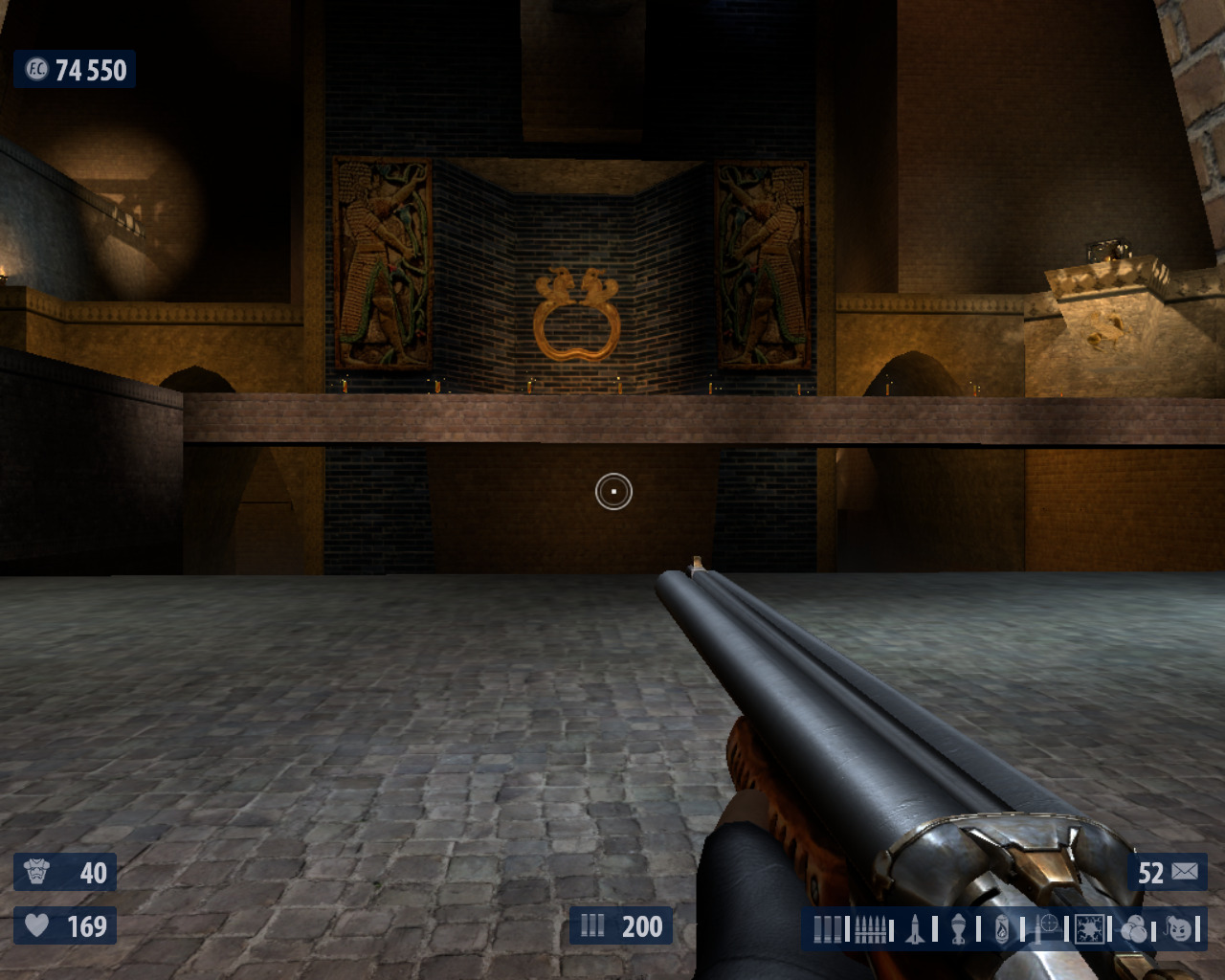Choose the grenade ammo icon
This screenshot has height=980, width=1225.
point(959,928)
